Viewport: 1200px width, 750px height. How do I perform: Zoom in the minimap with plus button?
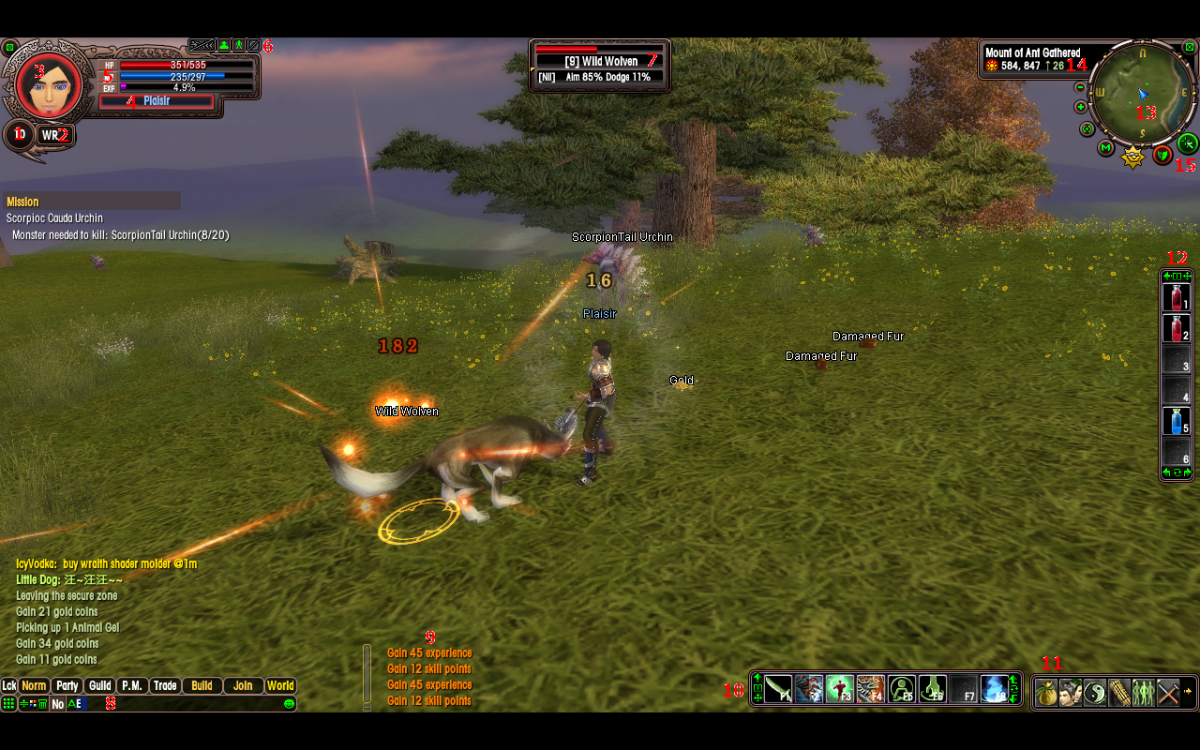click(x=1081, y=106)
